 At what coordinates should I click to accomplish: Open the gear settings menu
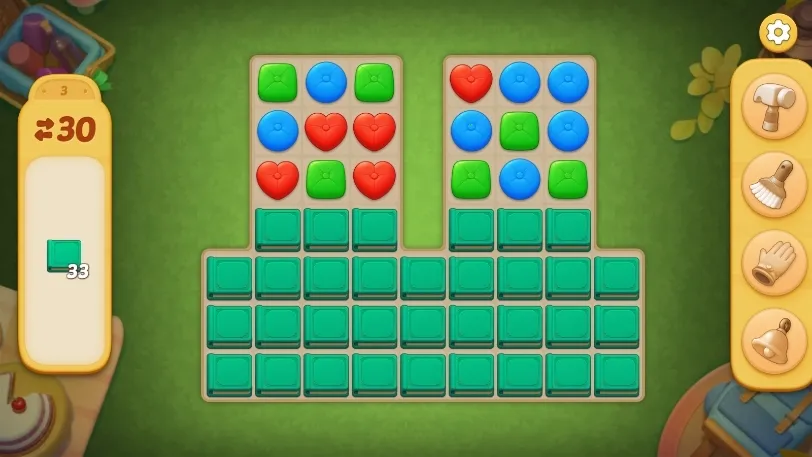pos(777,32)
